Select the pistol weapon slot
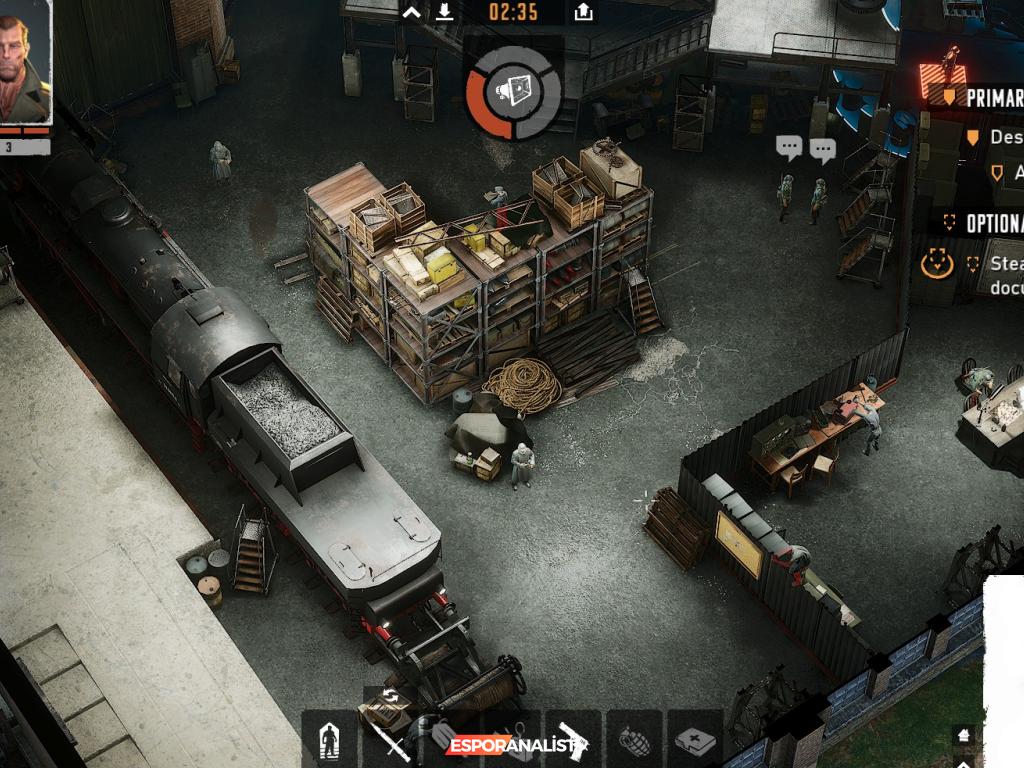Viewport: 1024px width, 768px height. pos(573,740)
